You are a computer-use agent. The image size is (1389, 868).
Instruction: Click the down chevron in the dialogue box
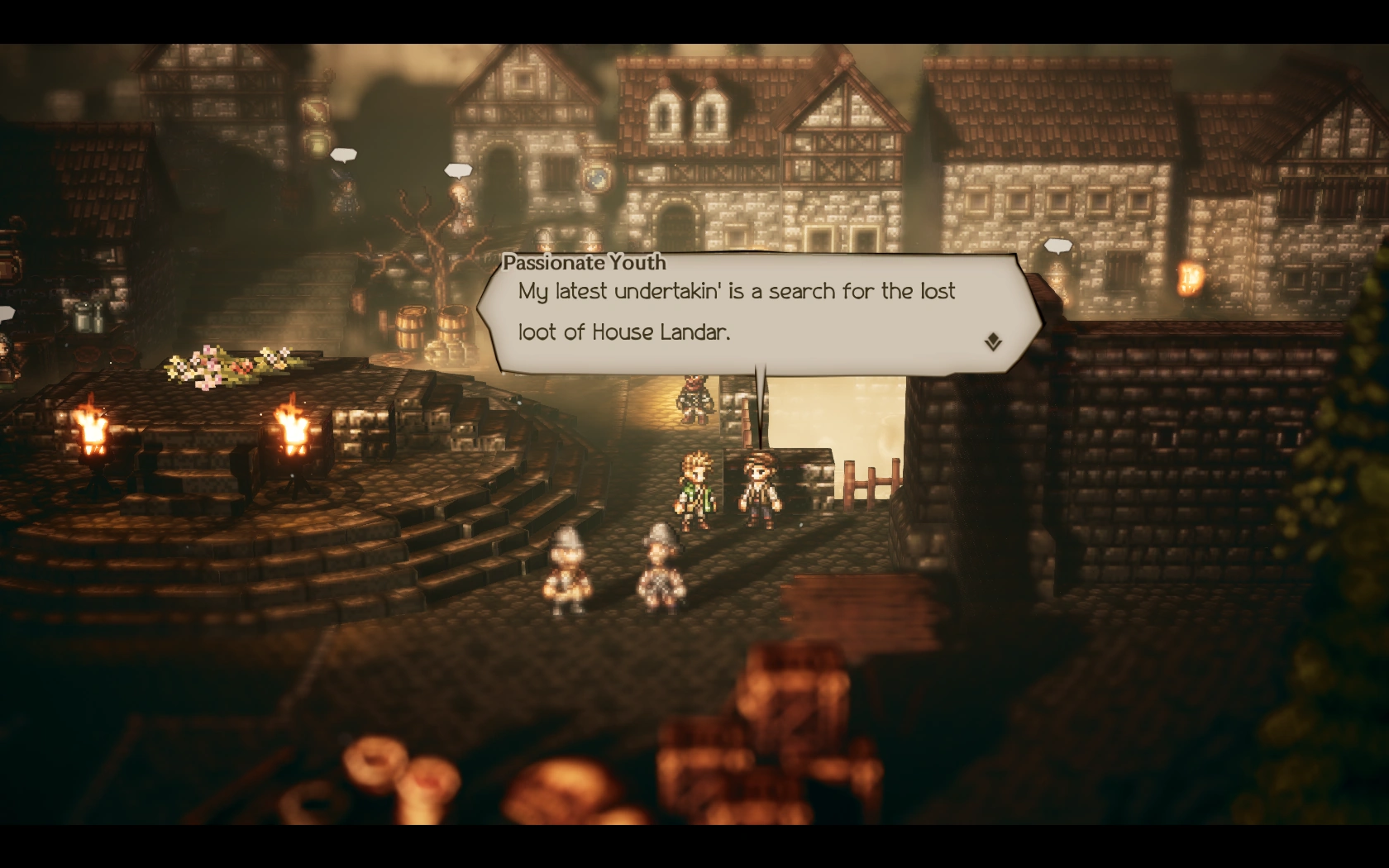click(995, 339)
